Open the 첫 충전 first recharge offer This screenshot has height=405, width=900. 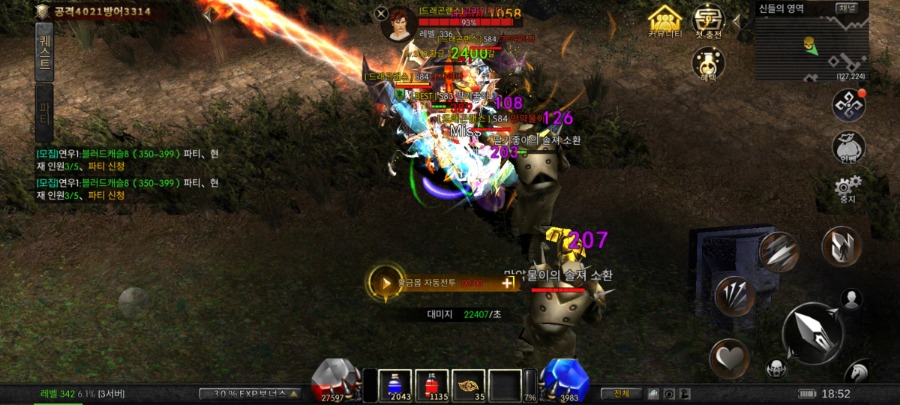709,19
